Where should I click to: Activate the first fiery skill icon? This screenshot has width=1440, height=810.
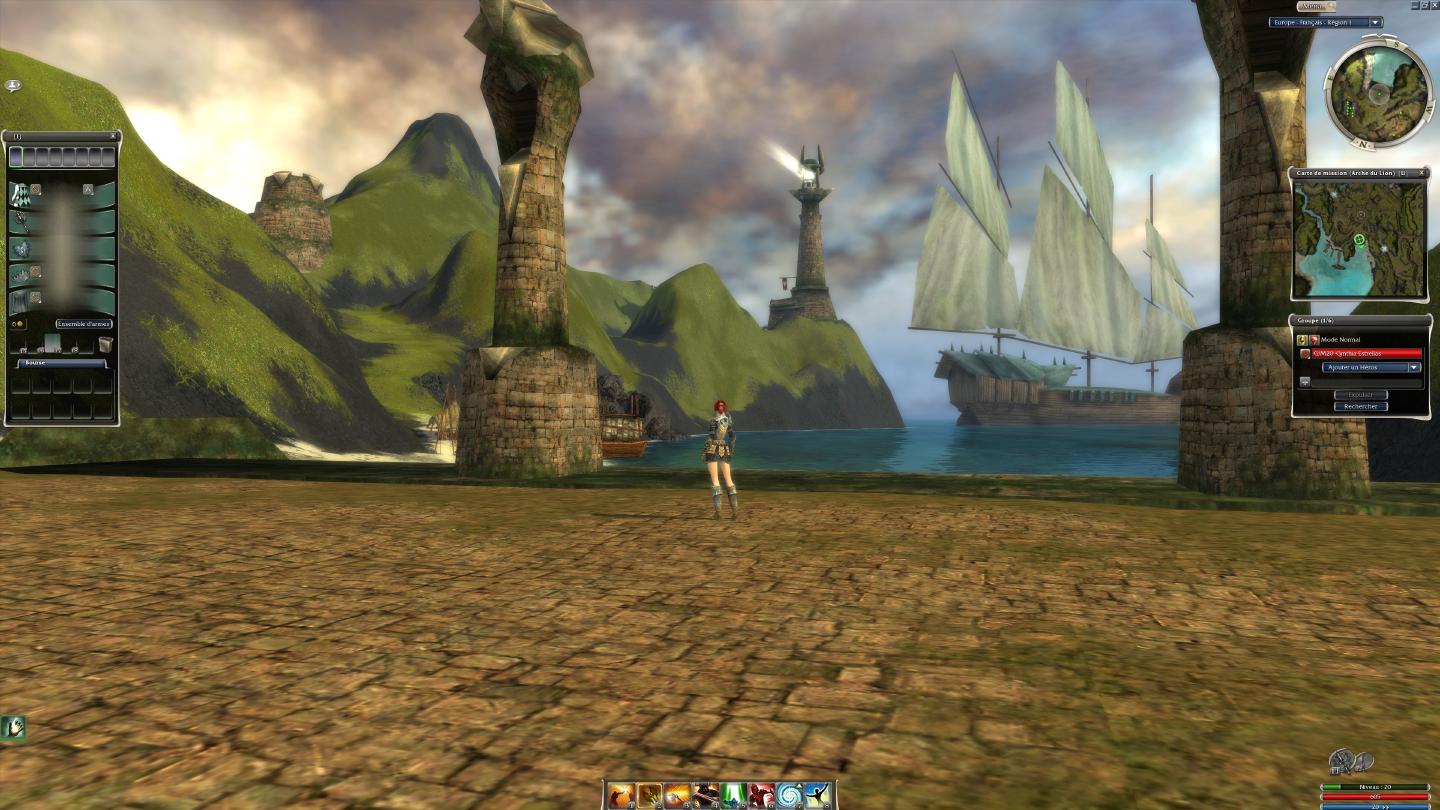click(621, 795)
